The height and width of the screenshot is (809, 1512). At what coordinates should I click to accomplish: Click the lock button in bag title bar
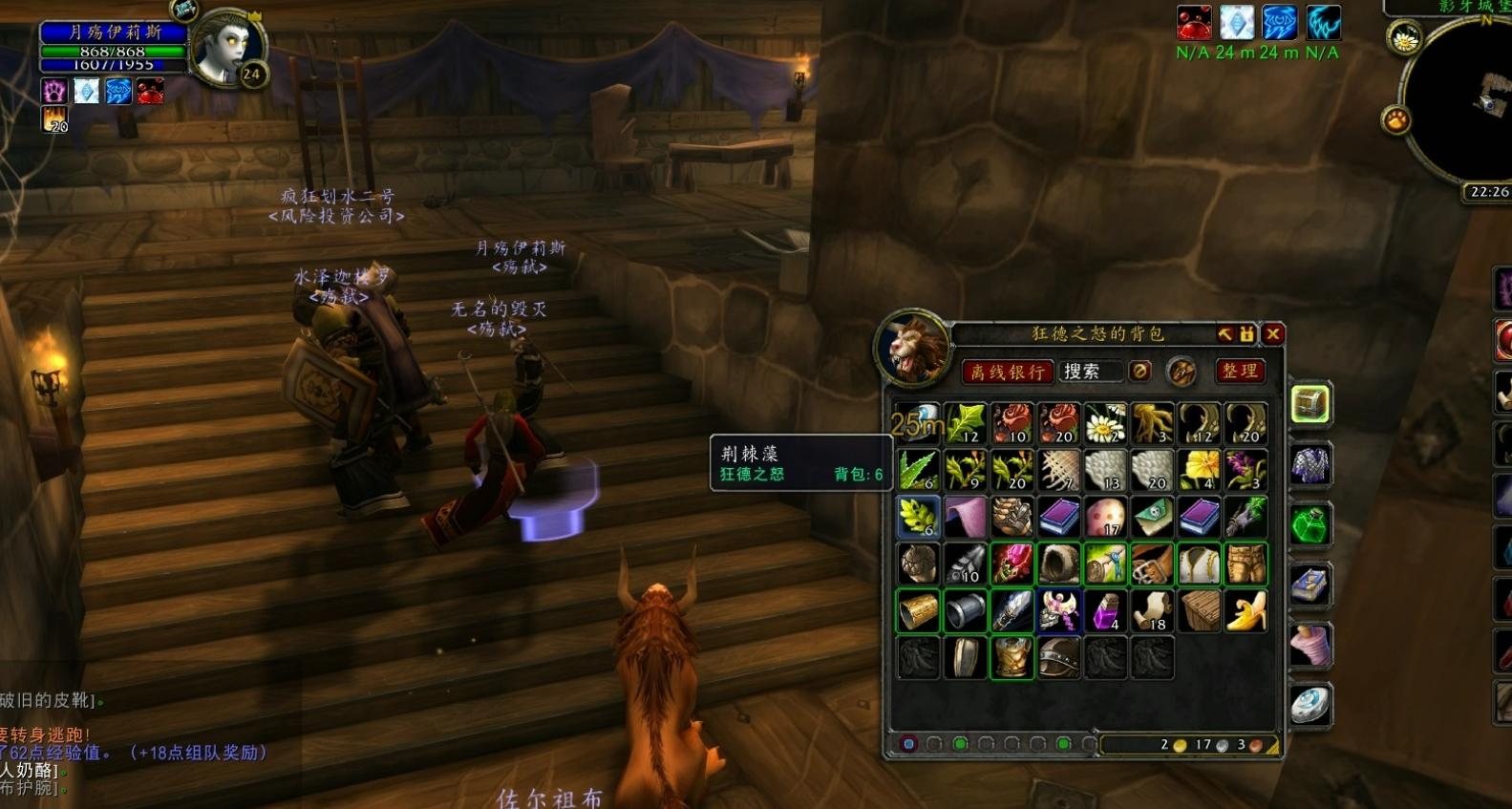pyautogui.click(x=1247, y=333)
